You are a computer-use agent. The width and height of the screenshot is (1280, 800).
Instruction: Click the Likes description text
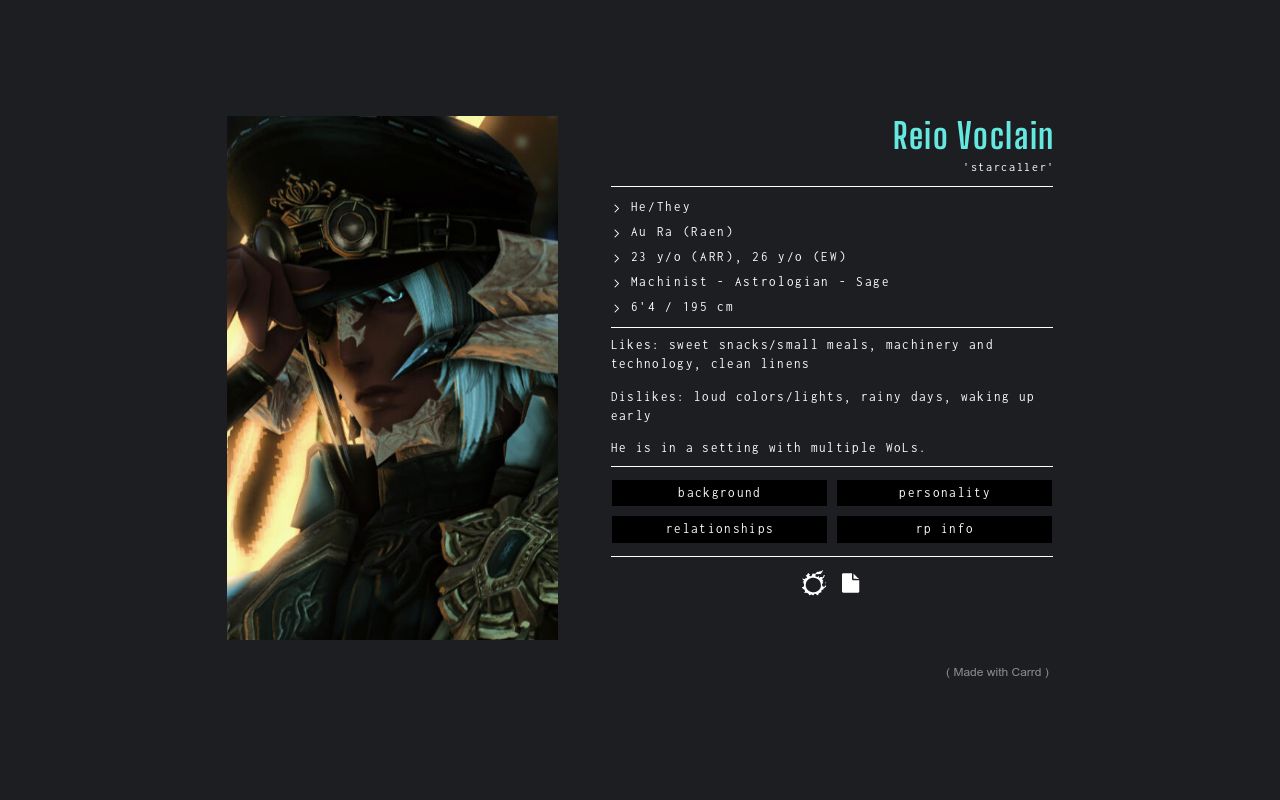pyautogui.click(x=802, y=354)
